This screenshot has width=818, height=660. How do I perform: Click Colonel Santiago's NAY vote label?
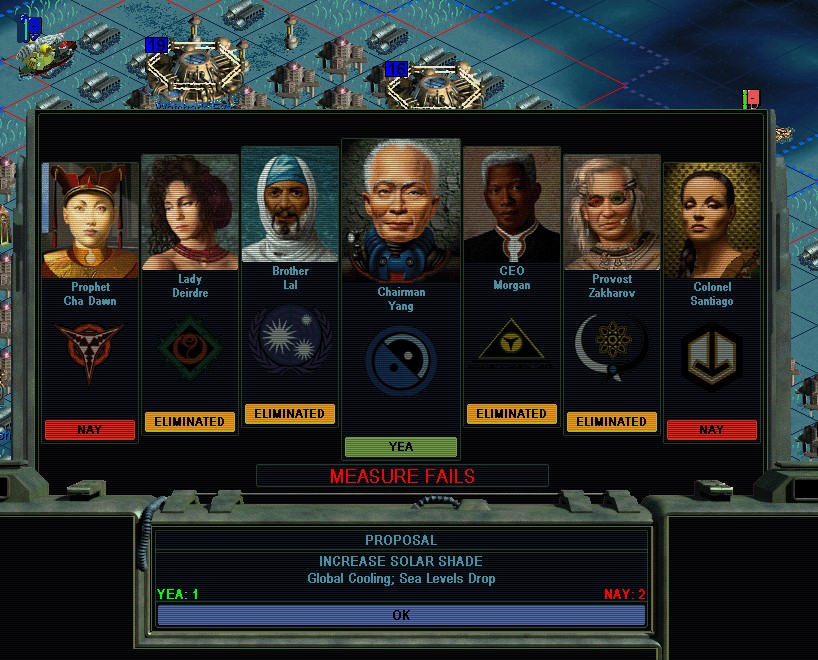click(x=711, y=430)
